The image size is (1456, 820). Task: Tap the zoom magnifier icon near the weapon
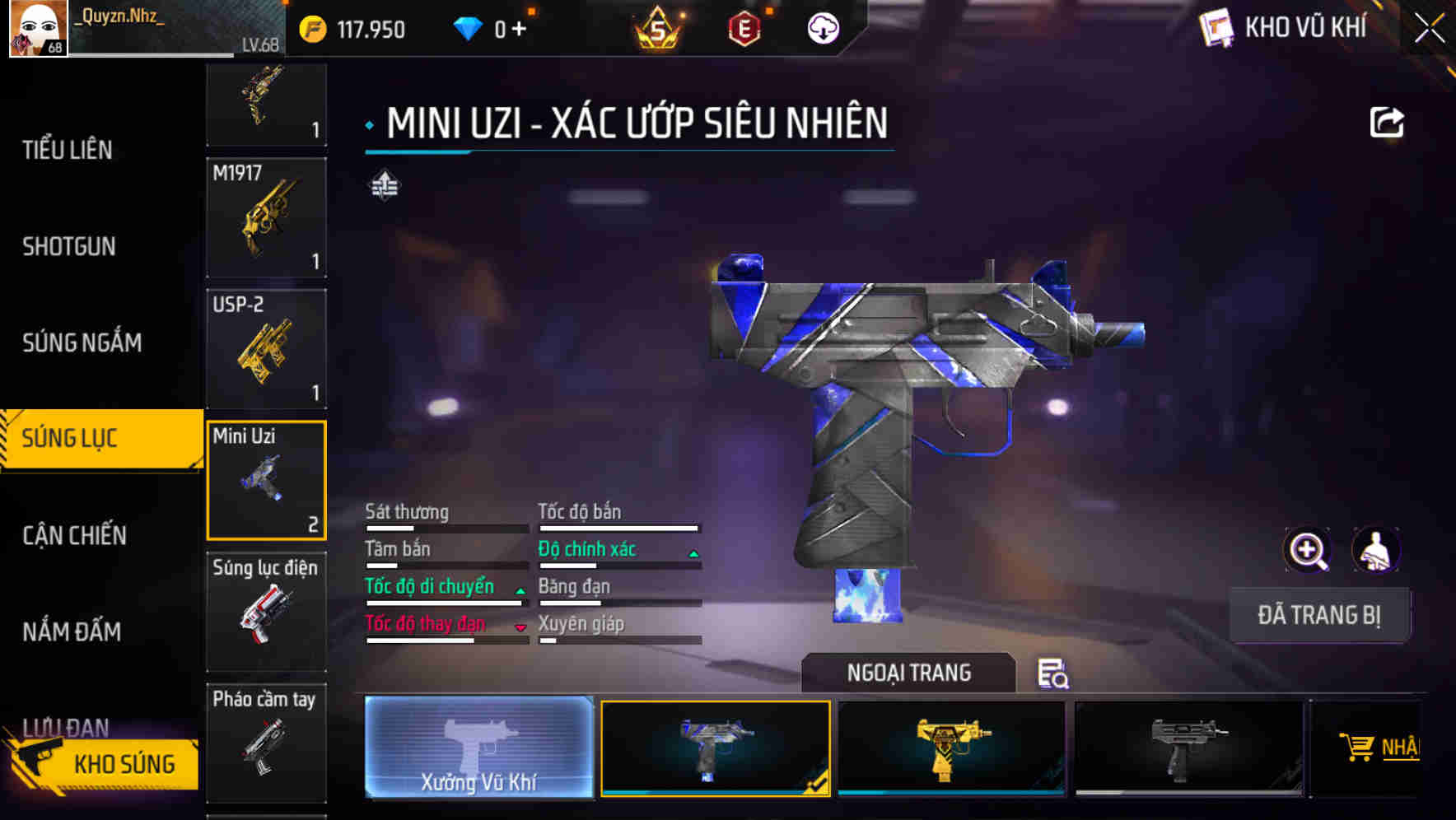tap(1306, 549)
